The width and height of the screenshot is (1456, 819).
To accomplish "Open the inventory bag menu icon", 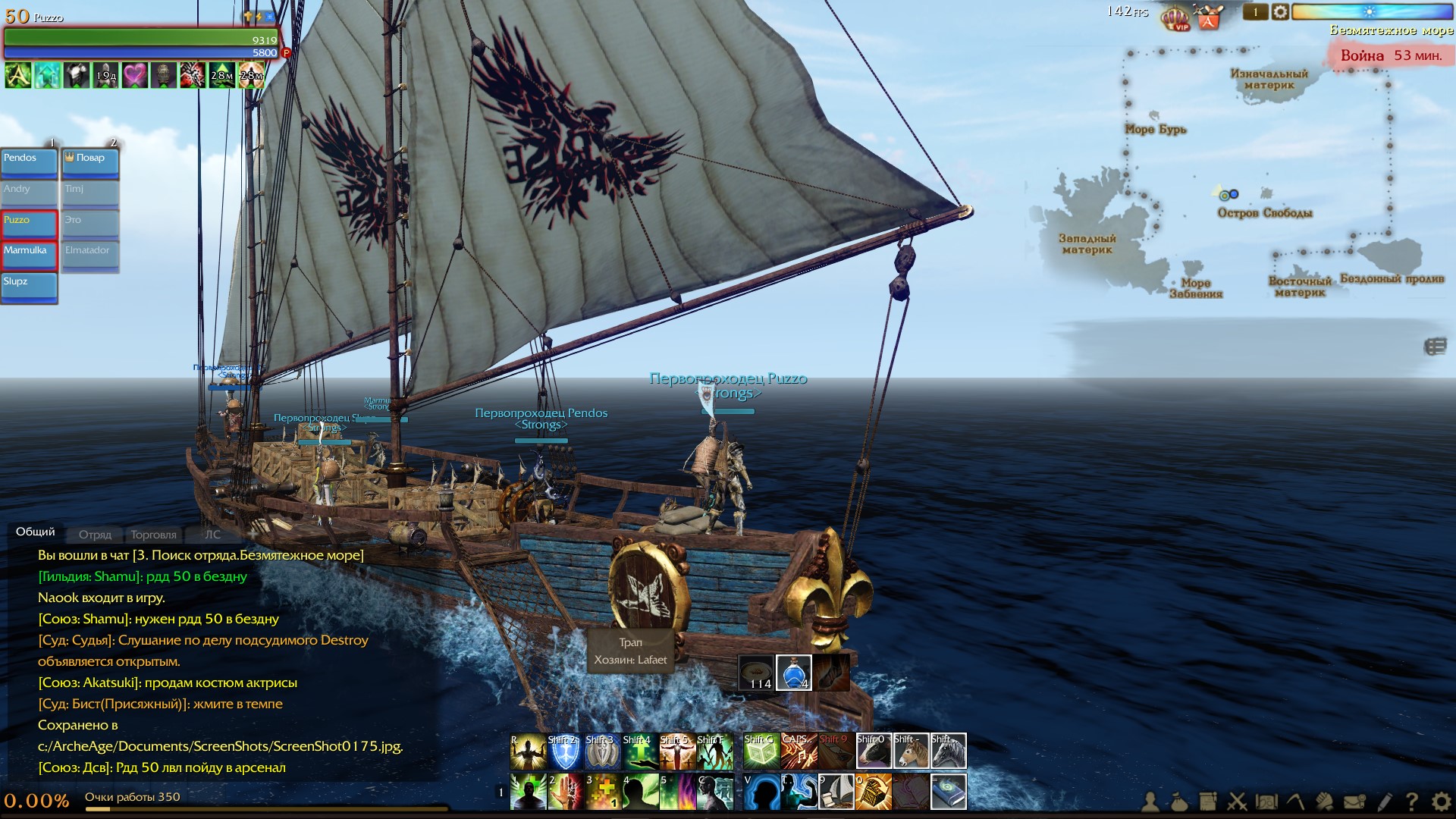I will pyautogui.click(x=1179, y=801).
